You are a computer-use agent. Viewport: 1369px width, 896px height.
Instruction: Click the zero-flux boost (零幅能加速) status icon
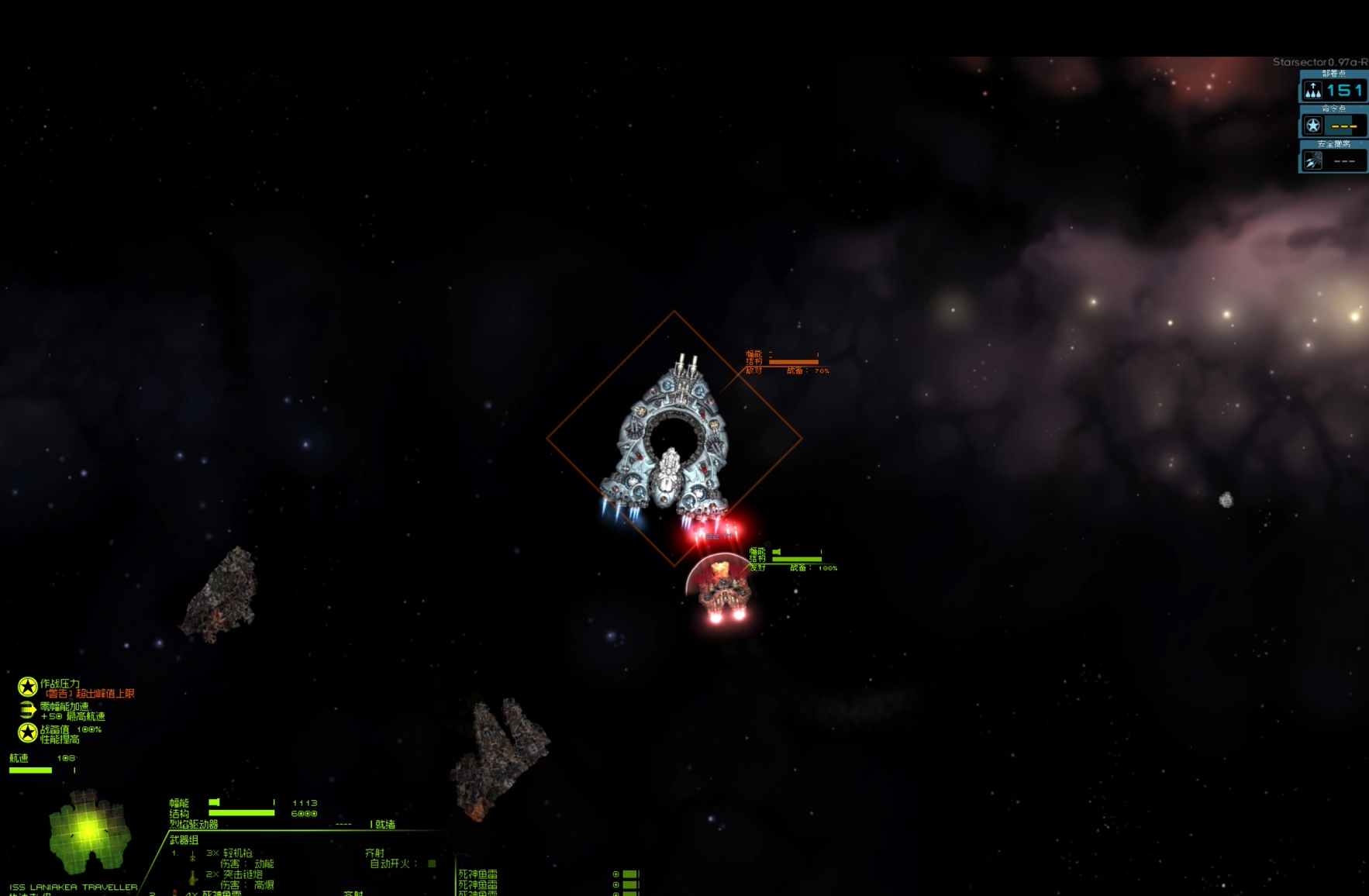point(28,710)
